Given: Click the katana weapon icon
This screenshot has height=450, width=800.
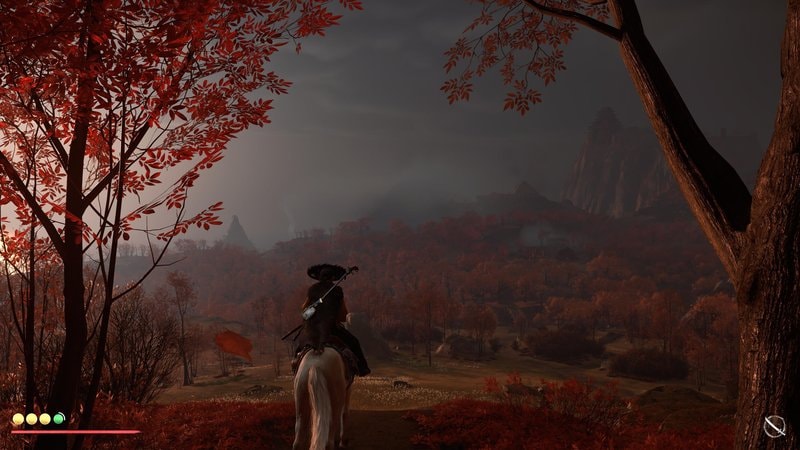Looking at the screenshot, I should point(774,427).
